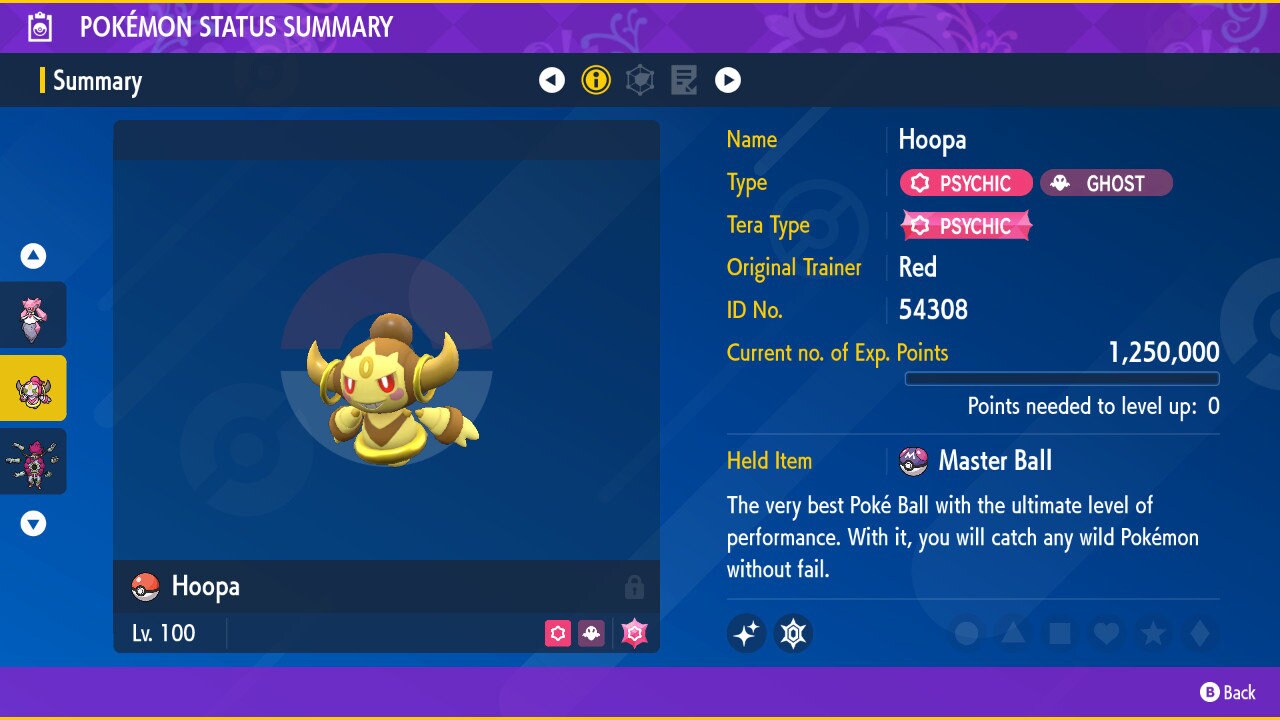This screenshot has width=1280, height=720.
Task: Click the shiny sparkle icon
Action: pos(746,633)
